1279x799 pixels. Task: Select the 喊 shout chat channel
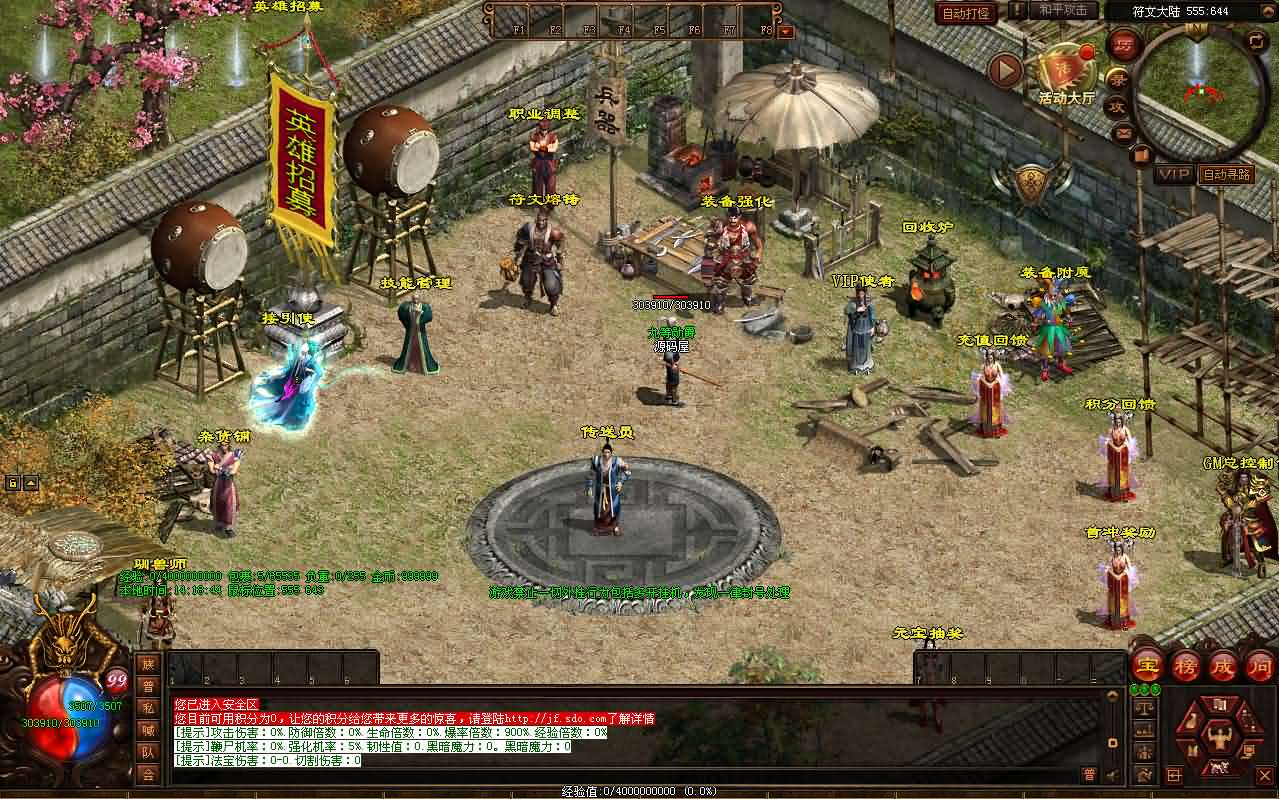tap(148, 730)
